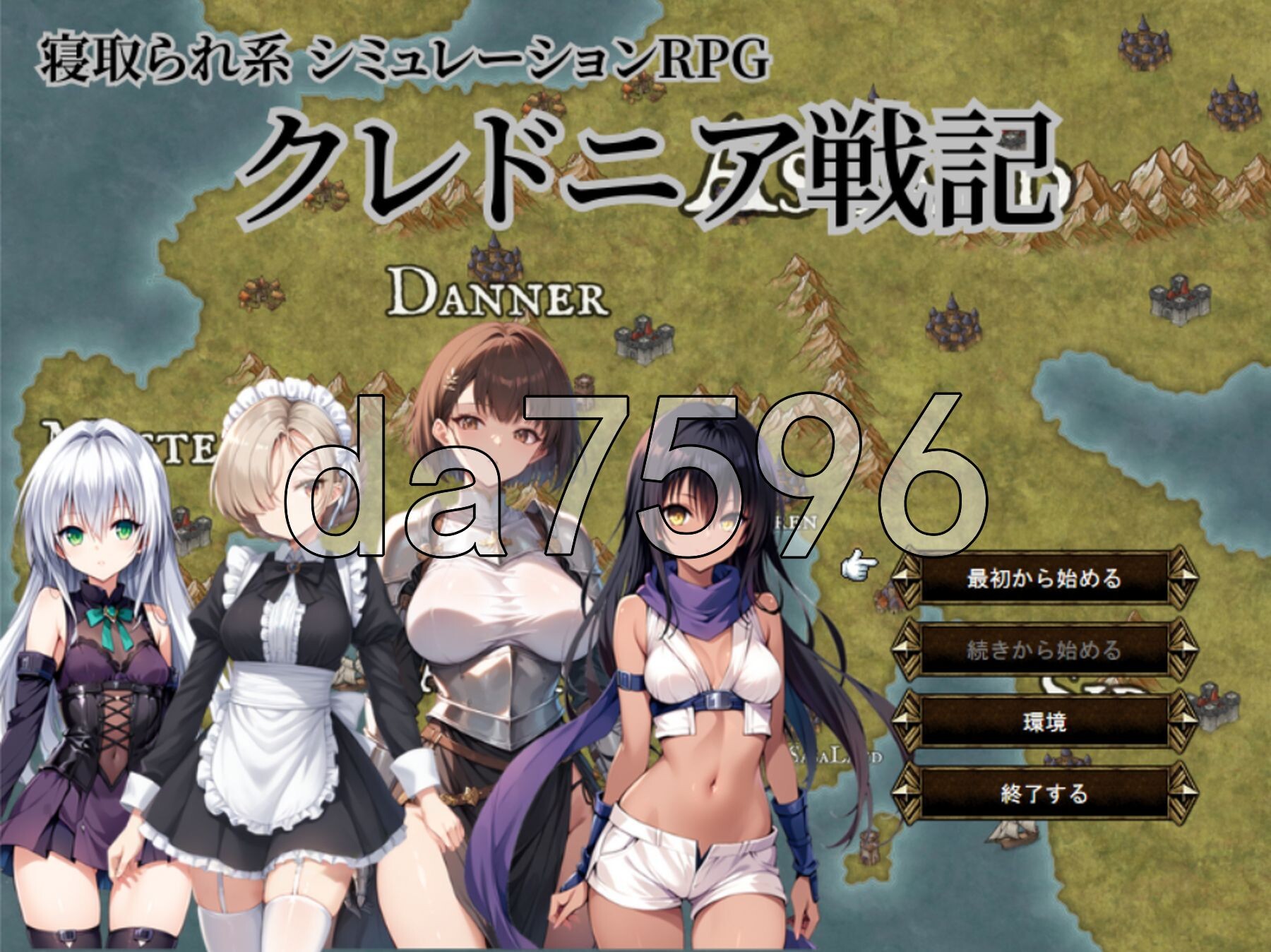Start a new game with 最初から始める
This screenshot has width=1271, height=952.
(1044, 578)
